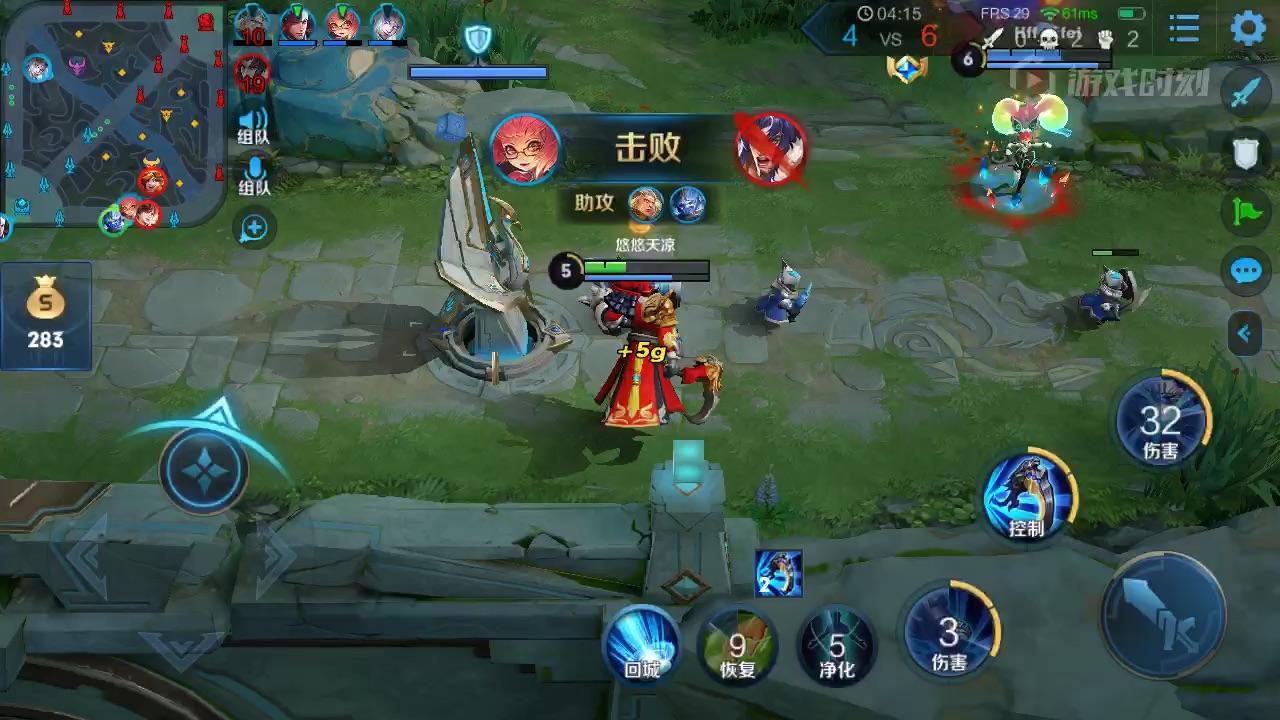
Task: Open the settings gear icon
Action: tap(1247, 28)
